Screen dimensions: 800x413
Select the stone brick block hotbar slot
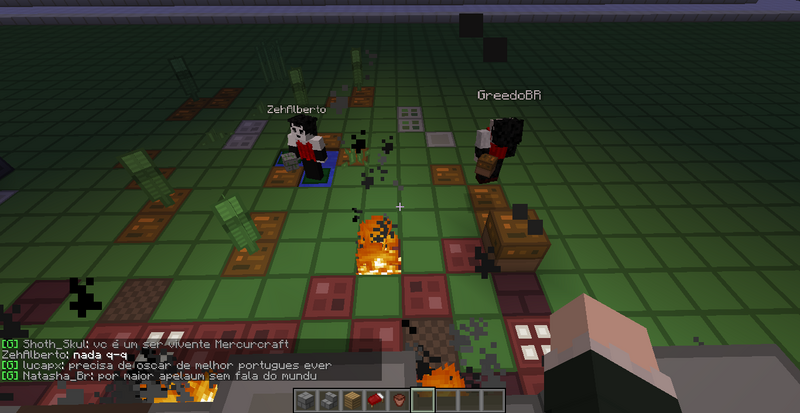[x=306, y=401]
